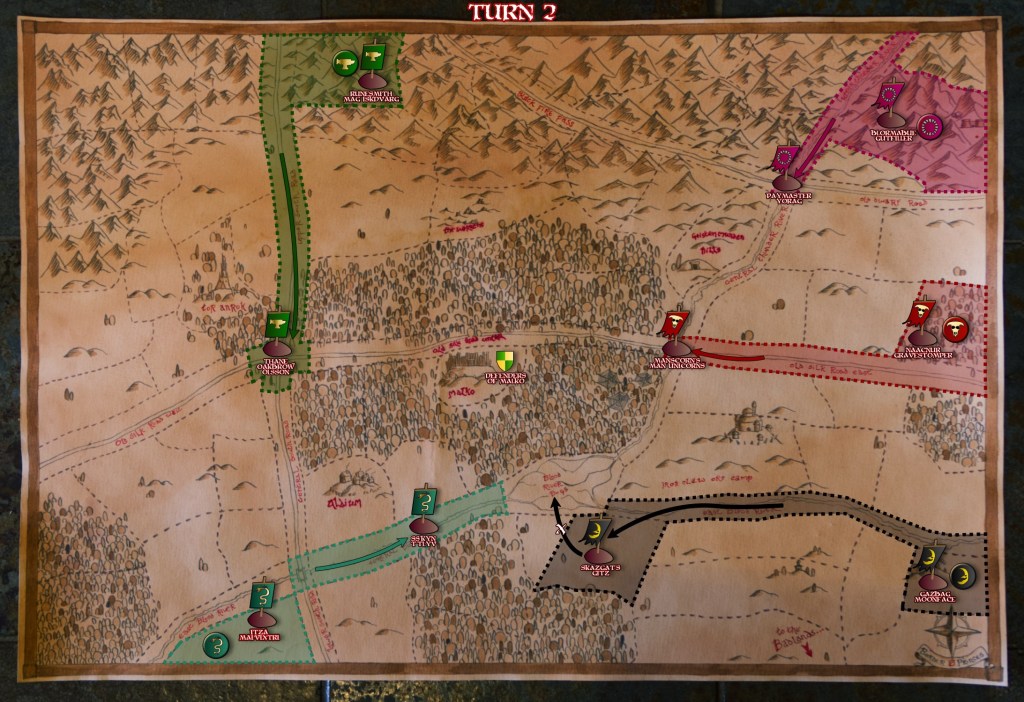
Task: Click the round crescent moon faction emblem
Action: point(962,574)
